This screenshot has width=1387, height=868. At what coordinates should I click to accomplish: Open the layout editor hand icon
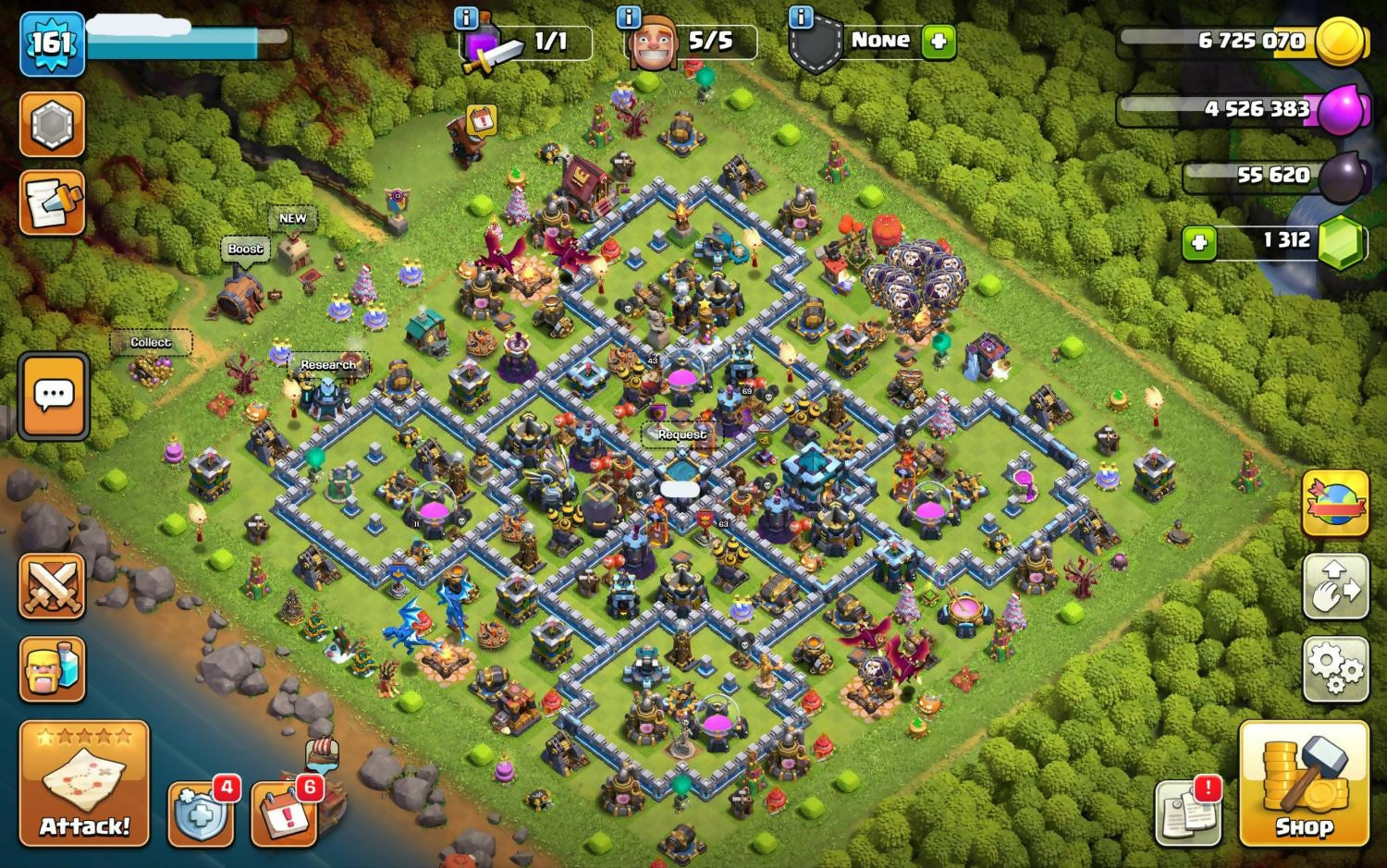click(x=1335, y=586)
